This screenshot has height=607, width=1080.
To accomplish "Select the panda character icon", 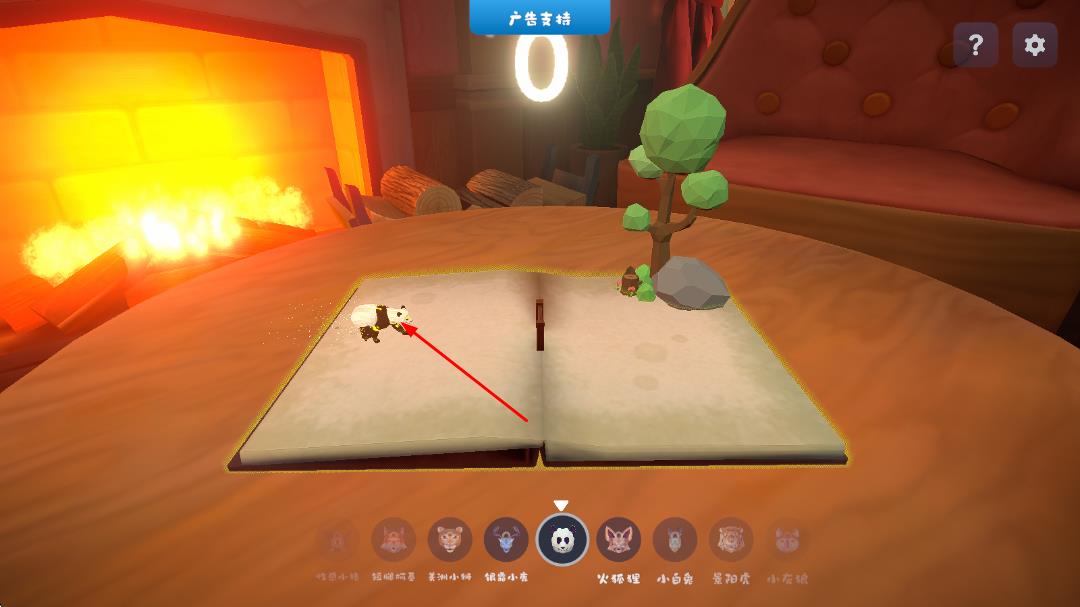I will [x=562, y=540].
